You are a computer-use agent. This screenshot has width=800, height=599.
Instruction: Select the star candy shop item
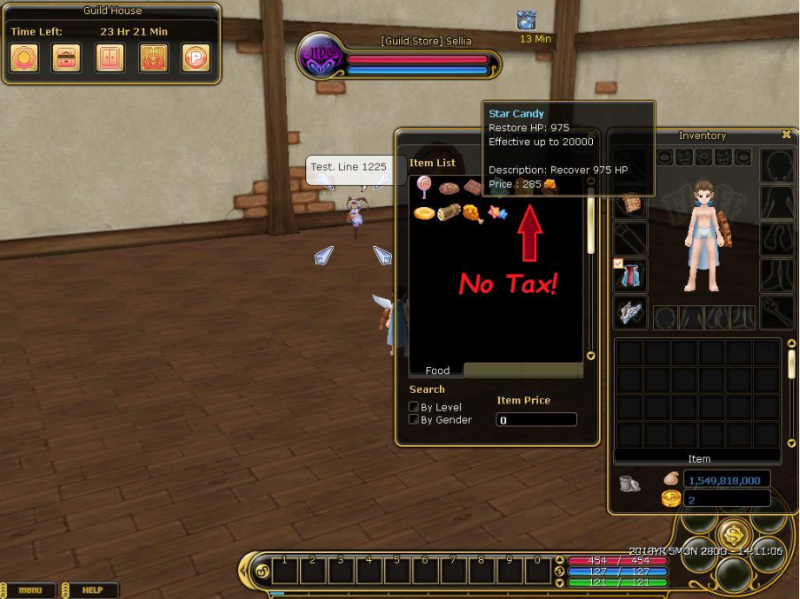[x=498, y=213]
